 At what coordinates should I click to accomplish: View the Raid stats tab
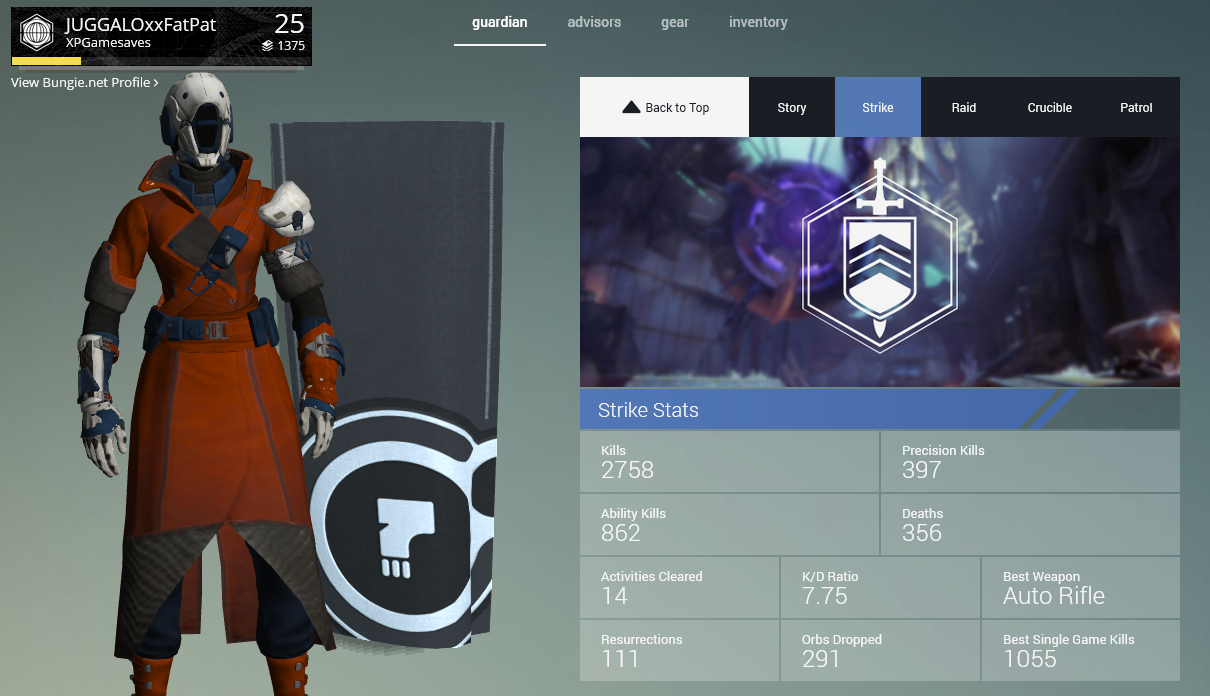point(964,108)
